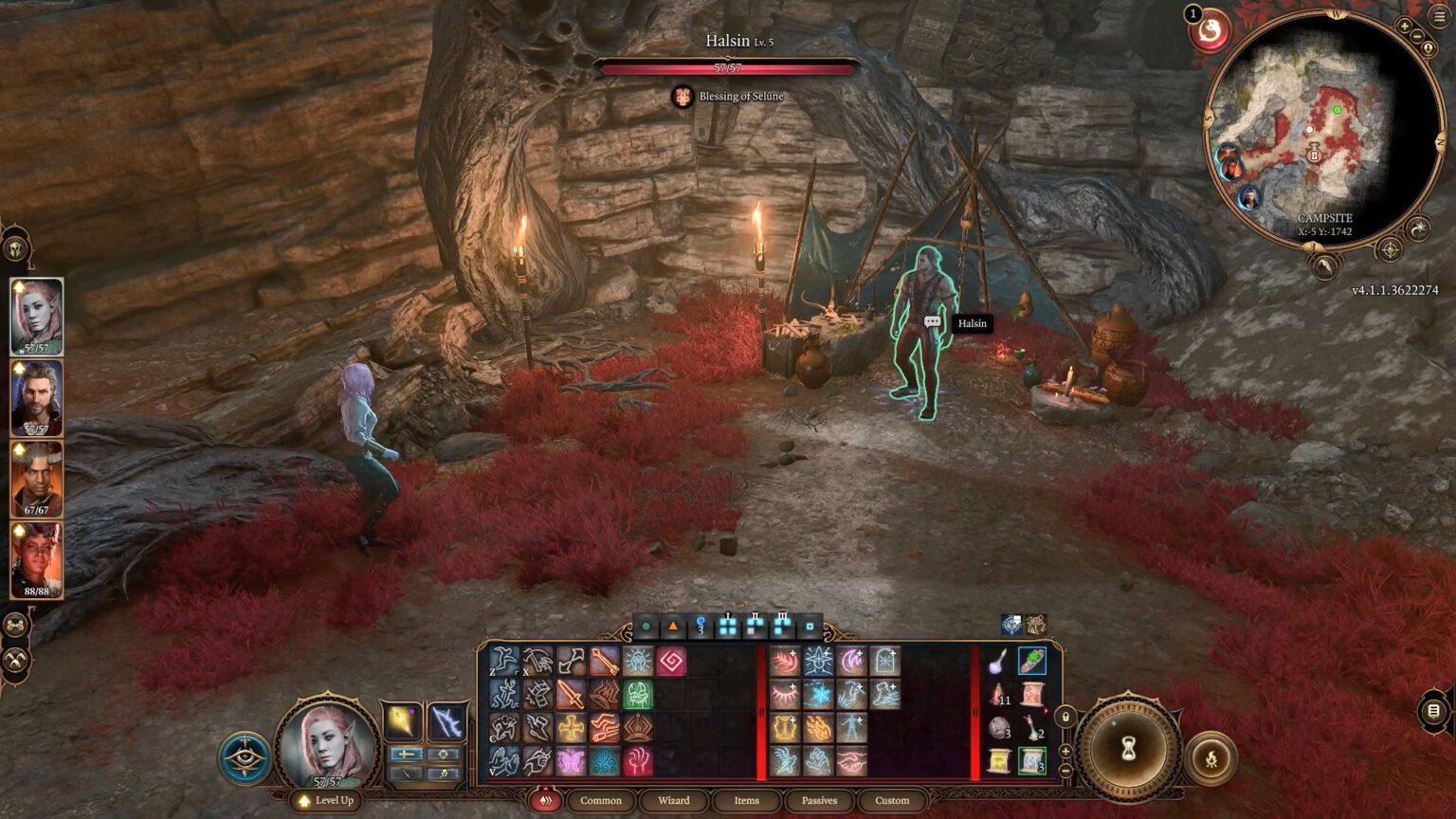Open the Wizard hotbar tab
Viewport: 1456px width, 819px height.
pos(674,800)
